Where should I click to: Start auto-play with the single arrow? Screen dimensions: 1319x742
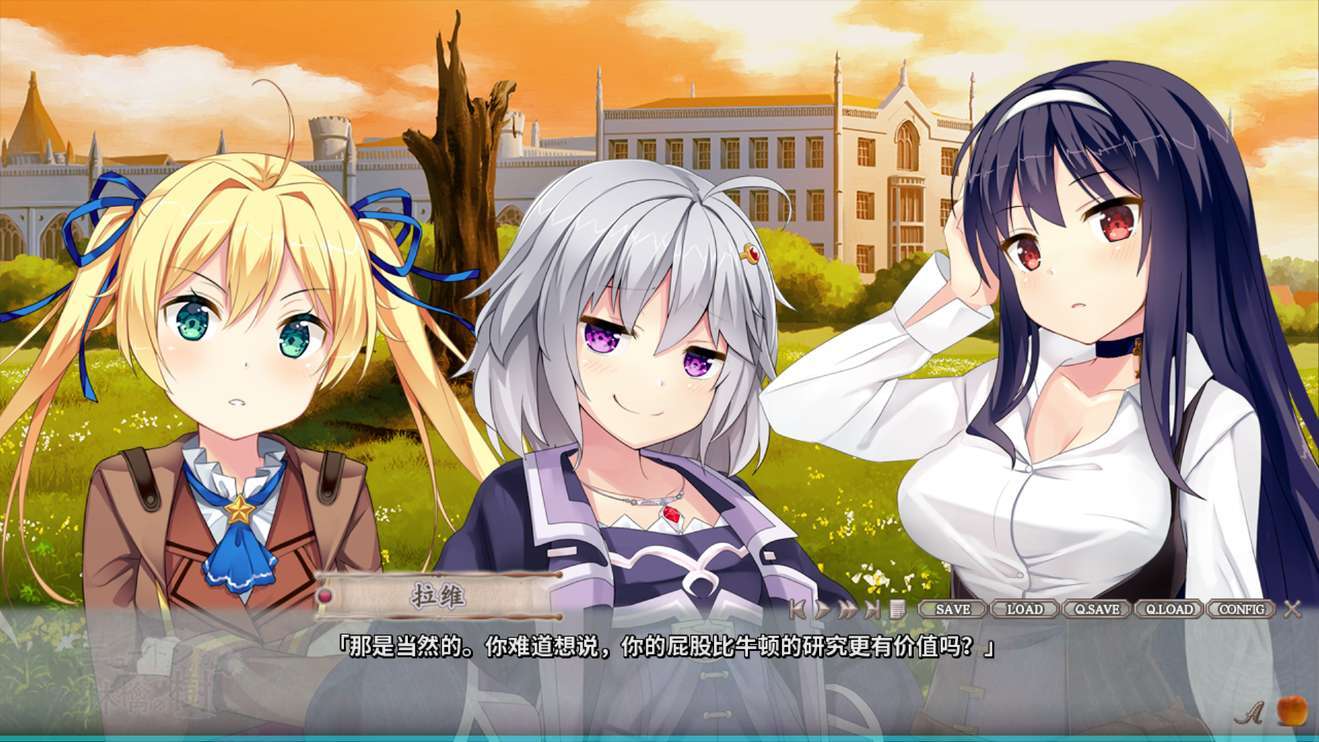822,609
